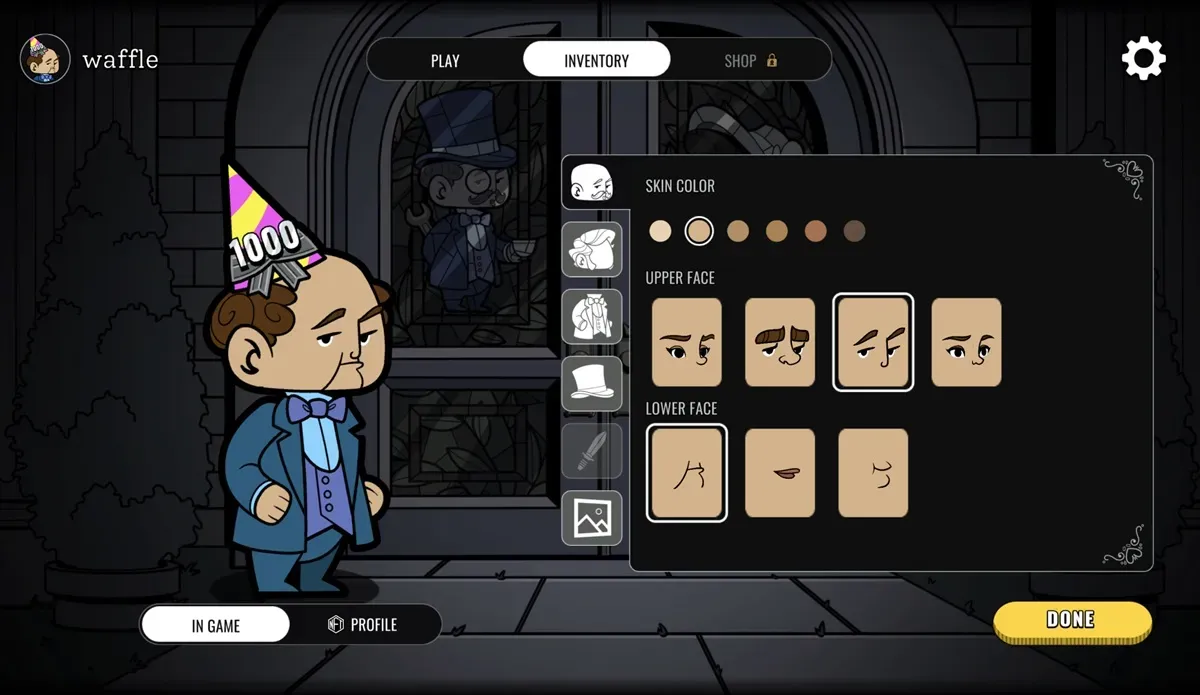The width and height of the screenshot is (1200, 695).
Task: Open the picture background category
Action: point(592,517)
